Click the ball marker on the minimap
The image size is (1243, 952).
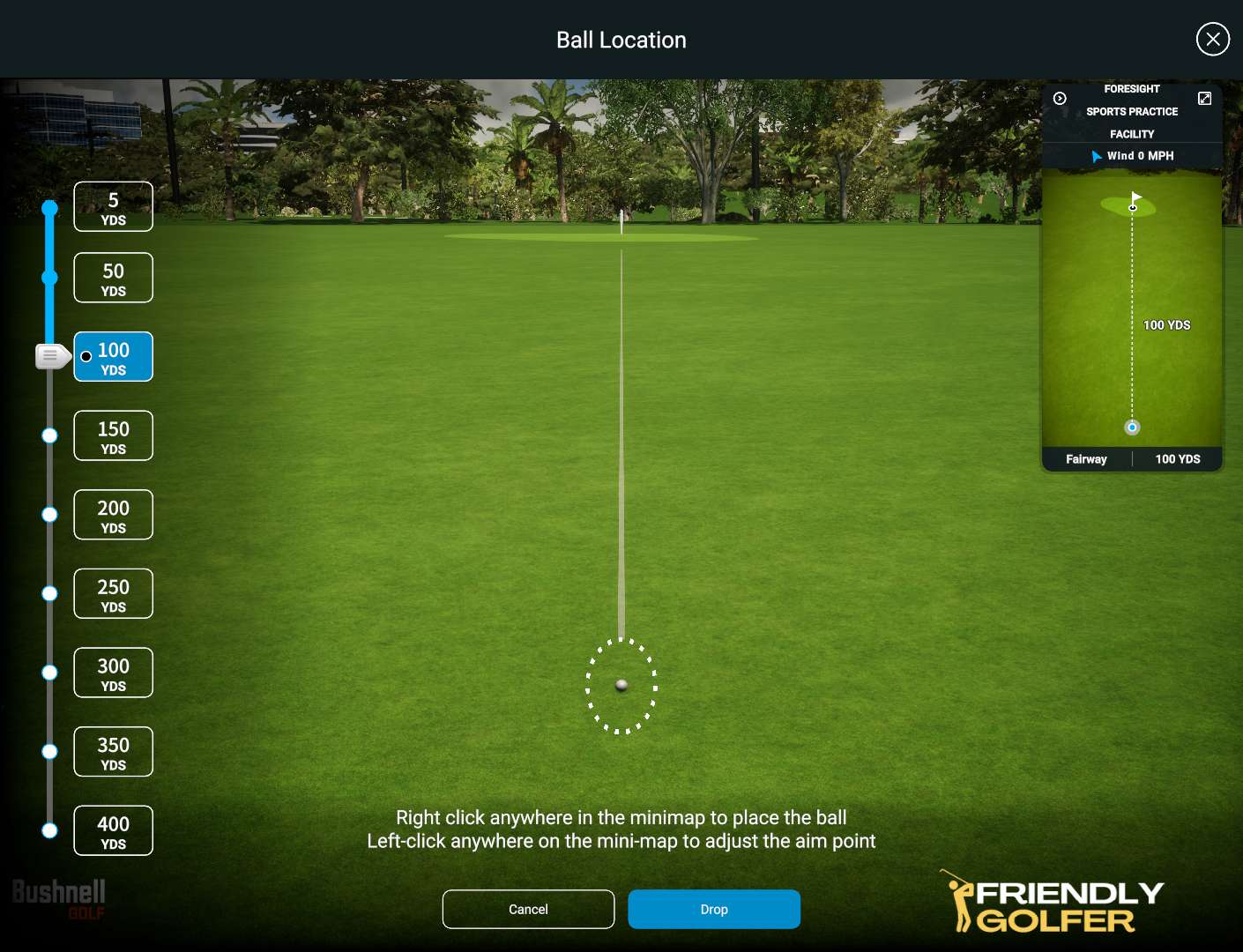click(1132, 428)
